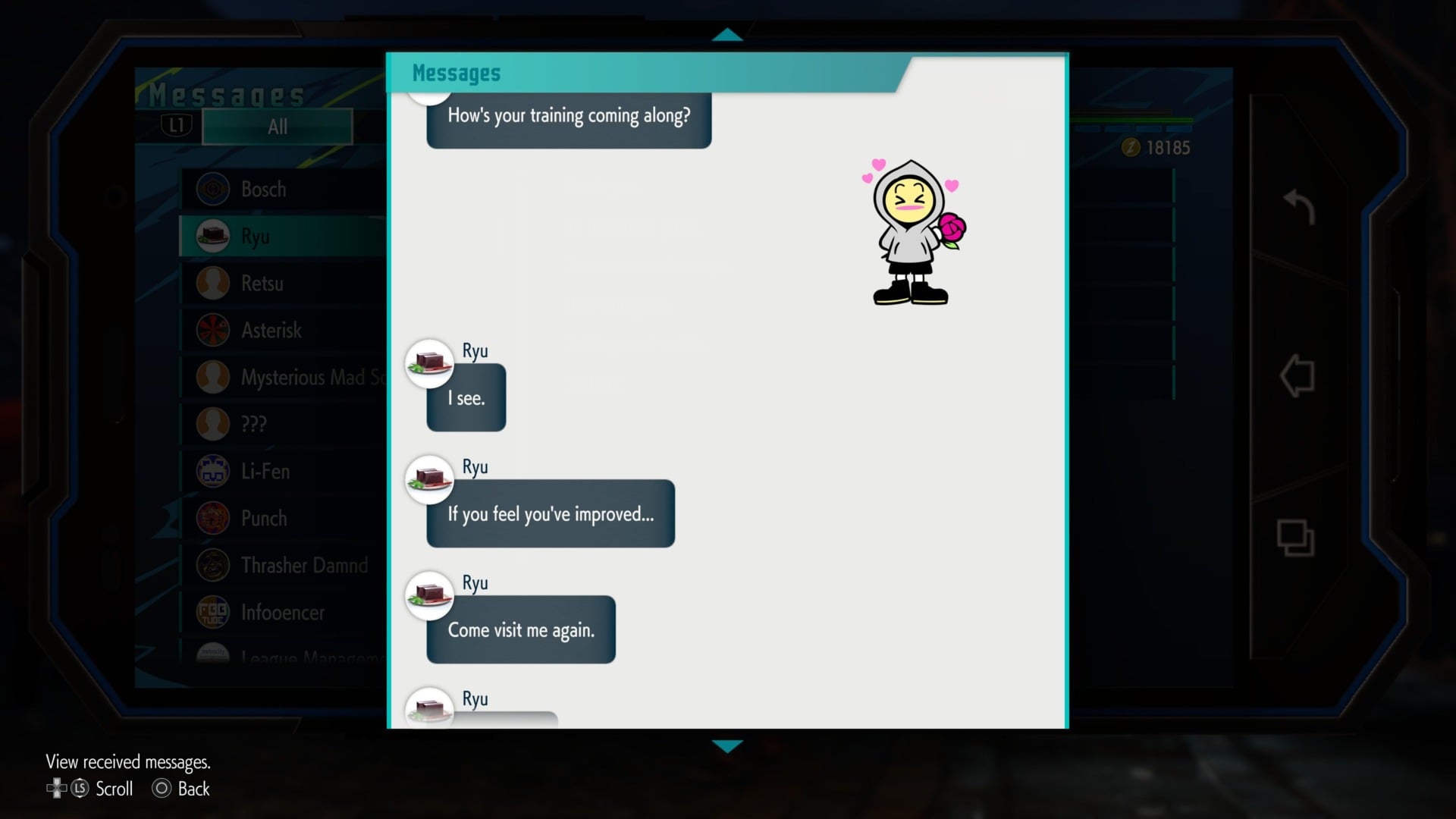Select Ryu's cake avatar icon in the conversation

429,363
